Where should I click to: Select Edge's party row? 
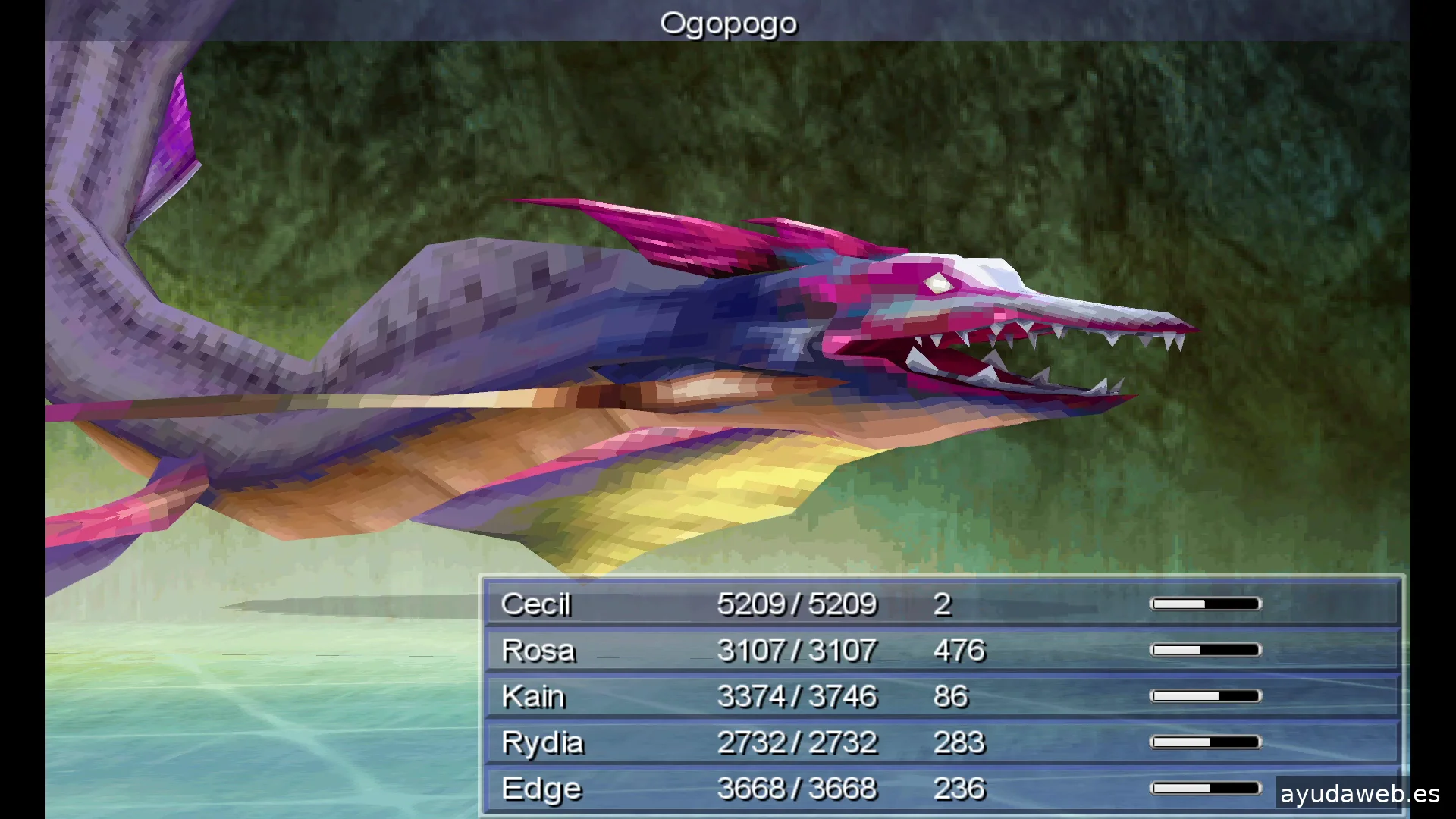[940, 789]
